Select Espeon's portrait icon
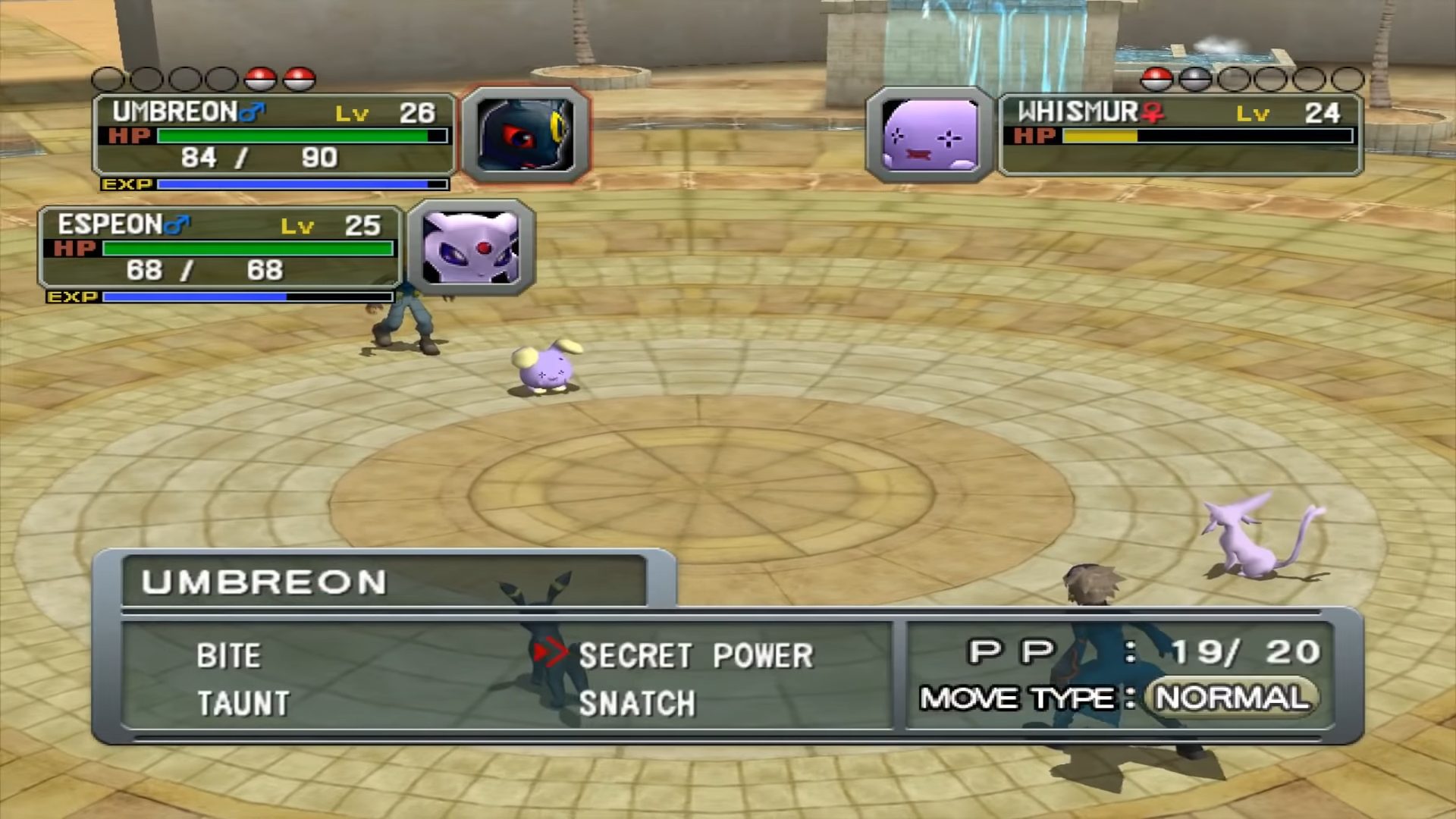Image resolution: width=1456 pixels, height=819 pixels. (x=471, y=247)
